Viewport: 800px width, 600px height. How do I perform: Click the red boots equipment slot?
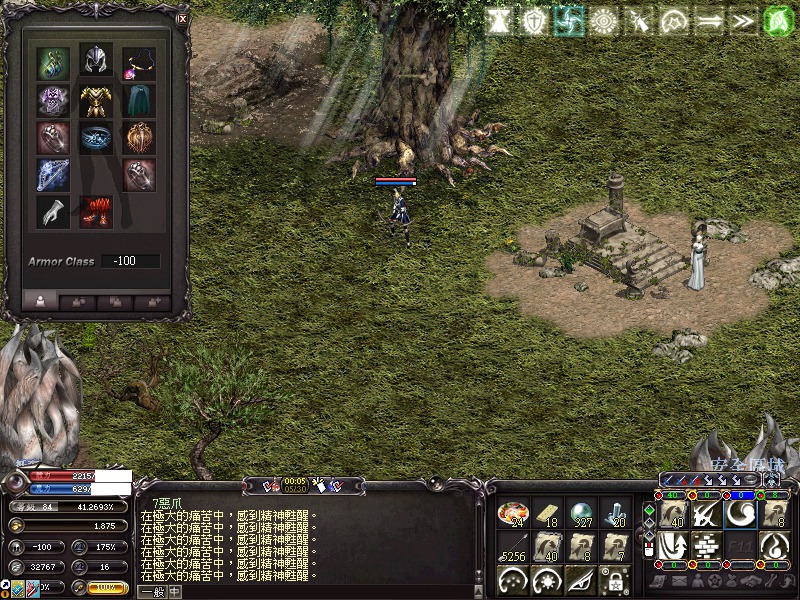tap(96, 211)
